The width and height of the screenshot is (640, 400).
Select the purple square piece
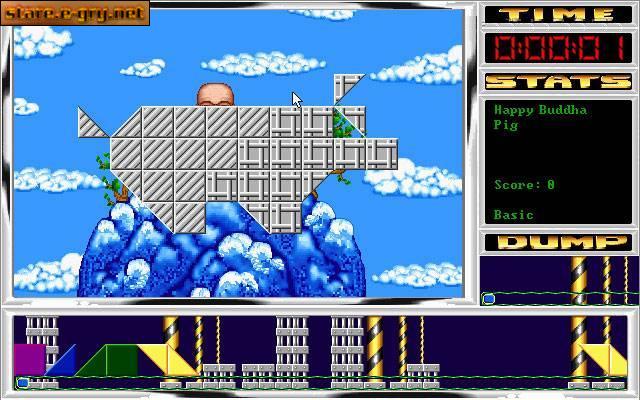tap(29, 359)
